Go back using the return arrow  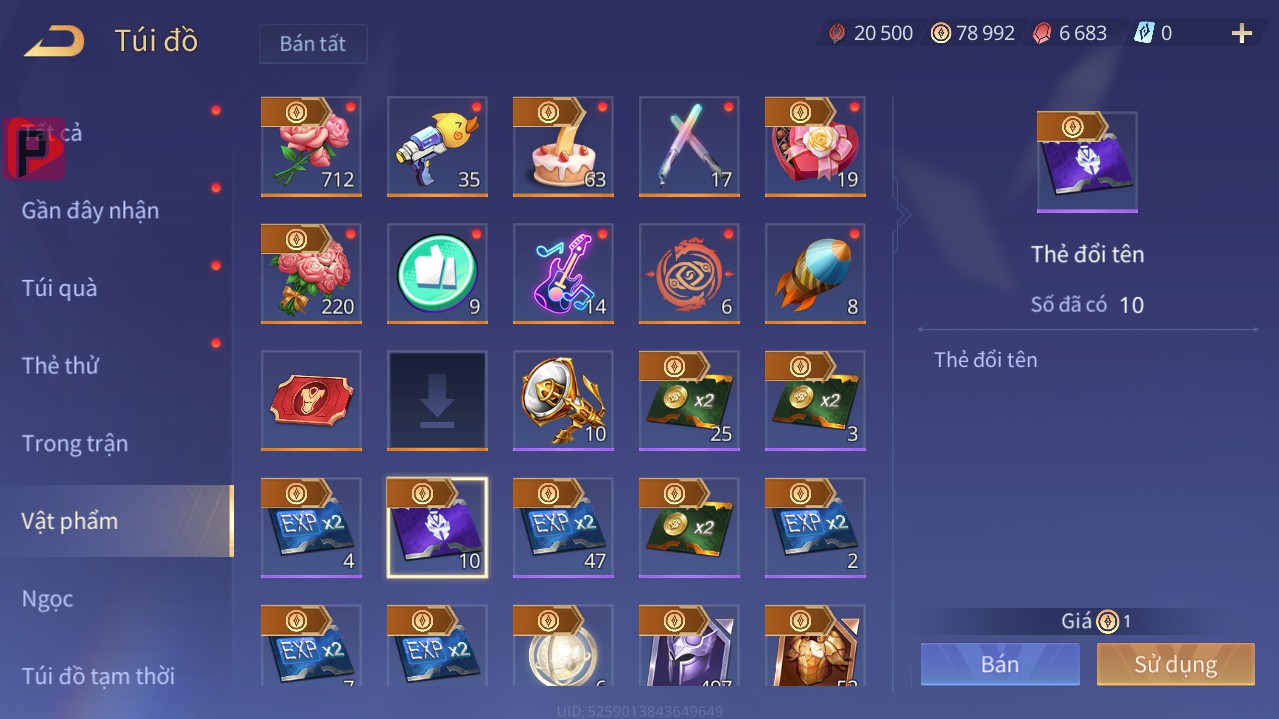tap(54, 41)
